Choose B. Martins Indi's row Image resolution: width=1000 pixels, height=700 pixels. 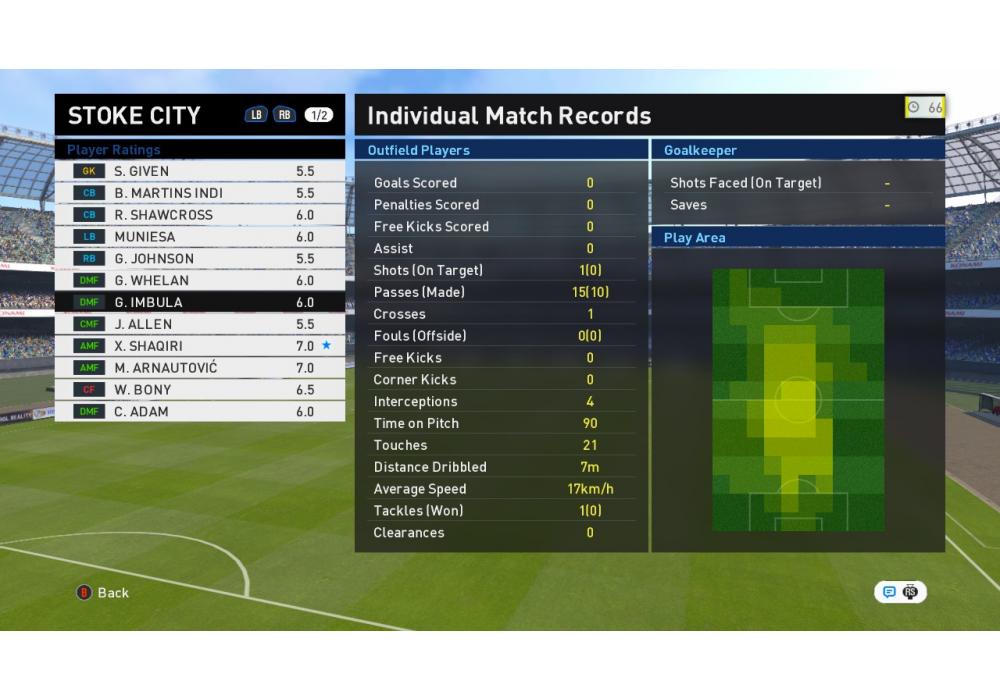coord(200,193)
